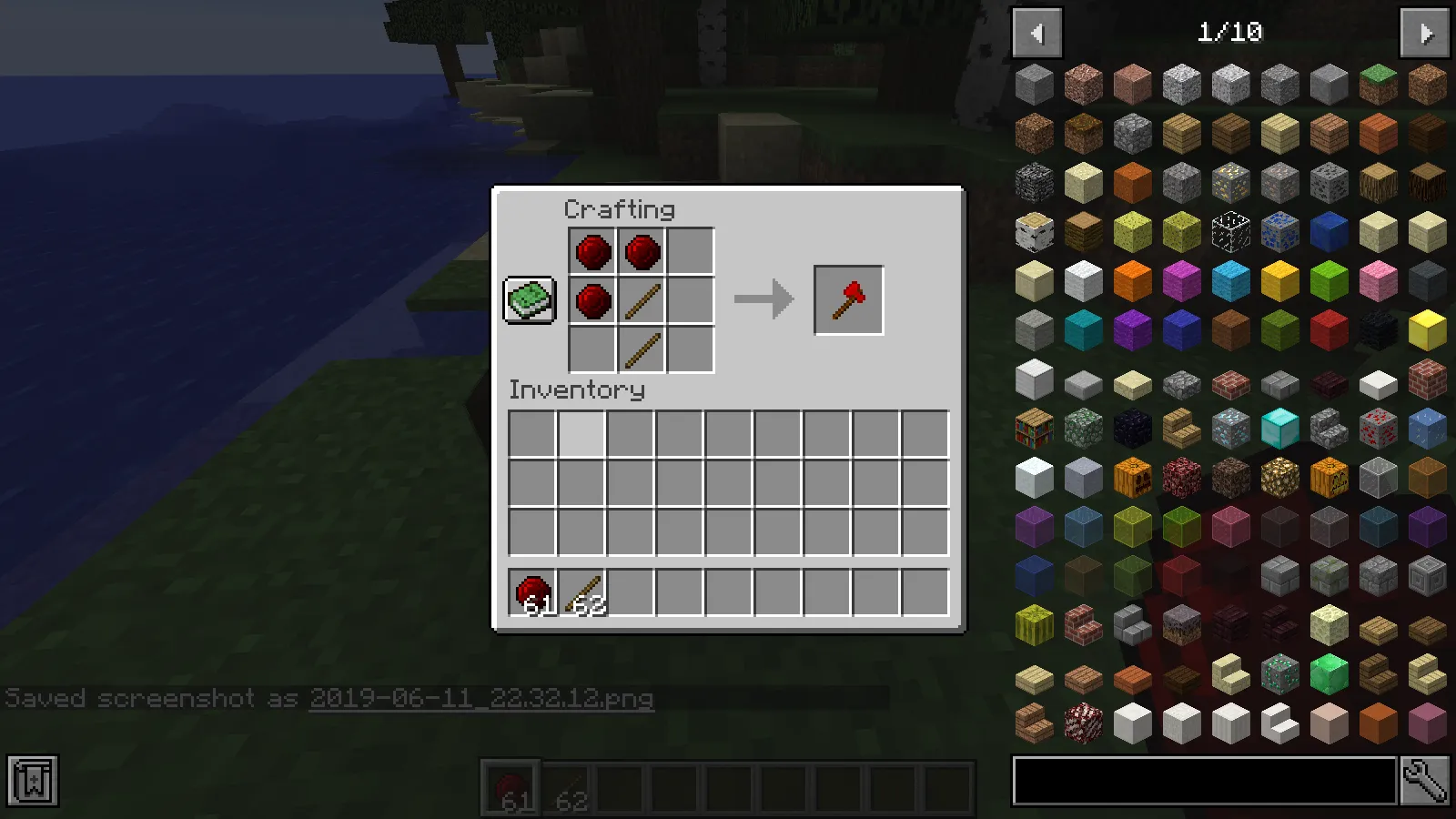Click the glowstone block in the item list

(x=1279, y=478)
